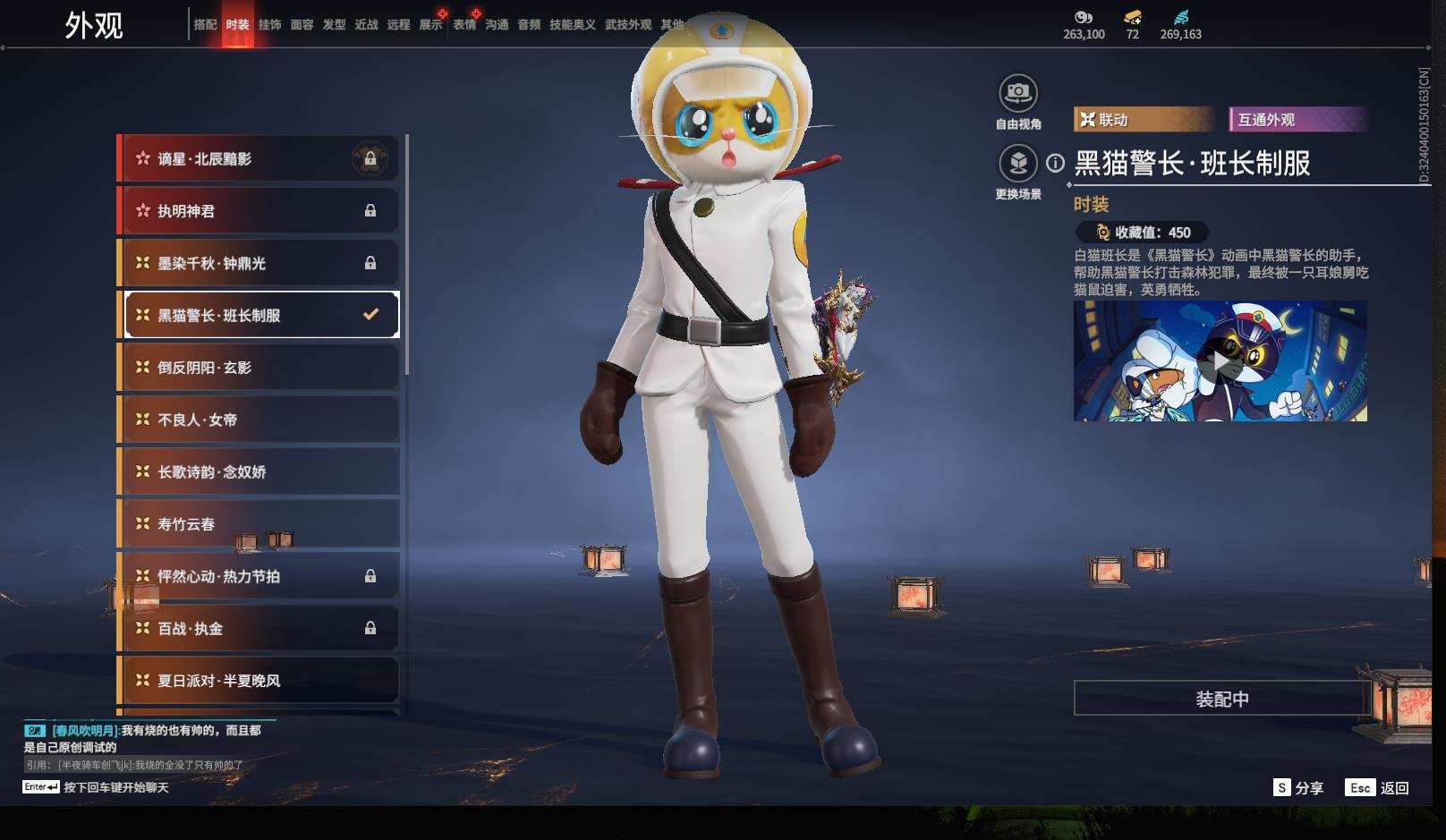
Task: Toggle the 自由视角 camera icon
Action: tap(1017, 93)
